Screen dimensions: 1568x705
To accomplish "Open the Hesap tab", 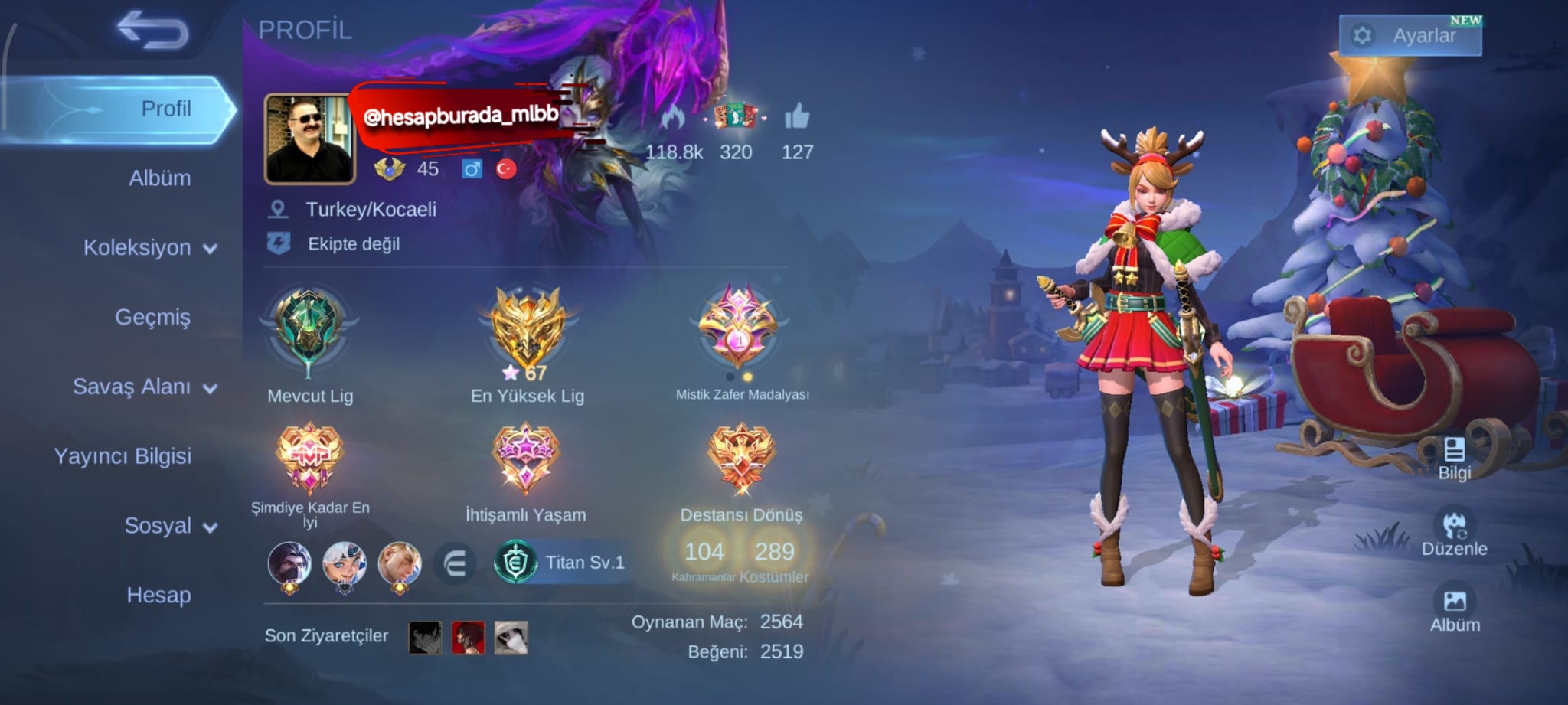I will (x=158, y=595).
